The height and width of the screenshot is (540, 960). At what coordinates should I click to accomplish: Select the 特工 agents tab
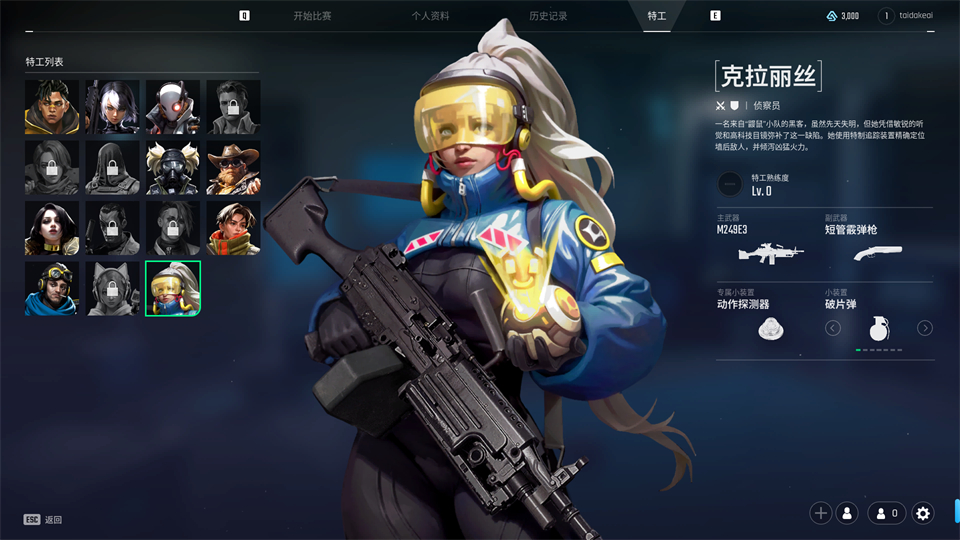tap(656, 16)
